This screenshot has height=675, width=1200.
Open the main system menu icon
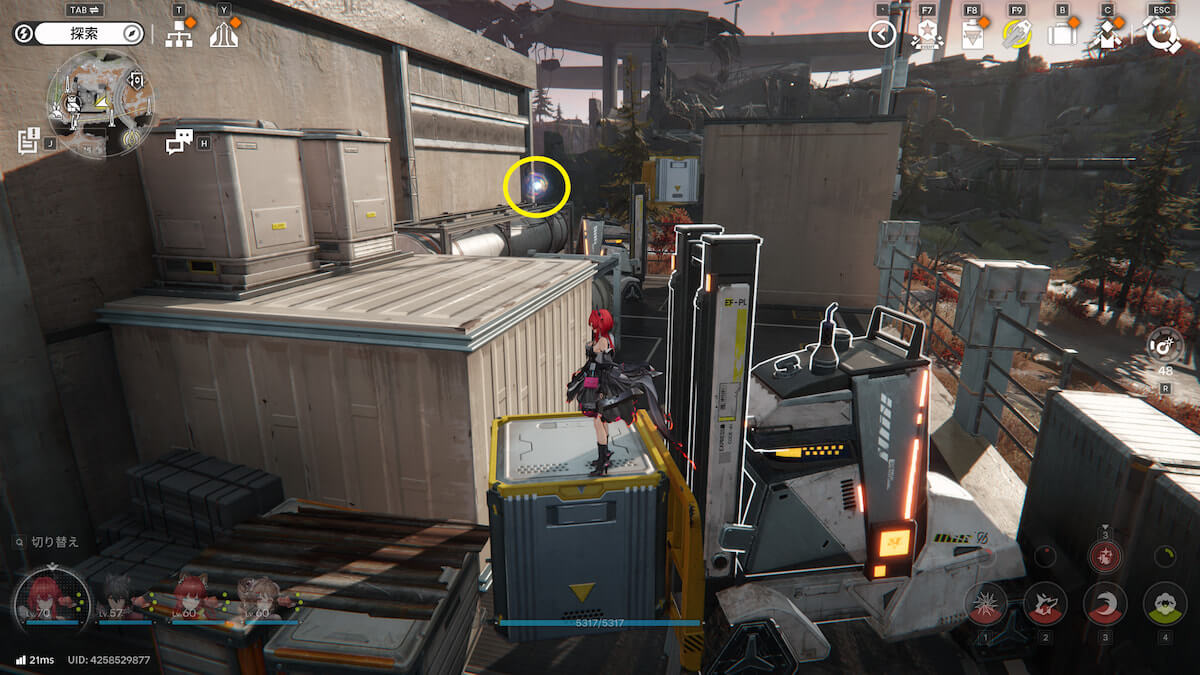1161,36
